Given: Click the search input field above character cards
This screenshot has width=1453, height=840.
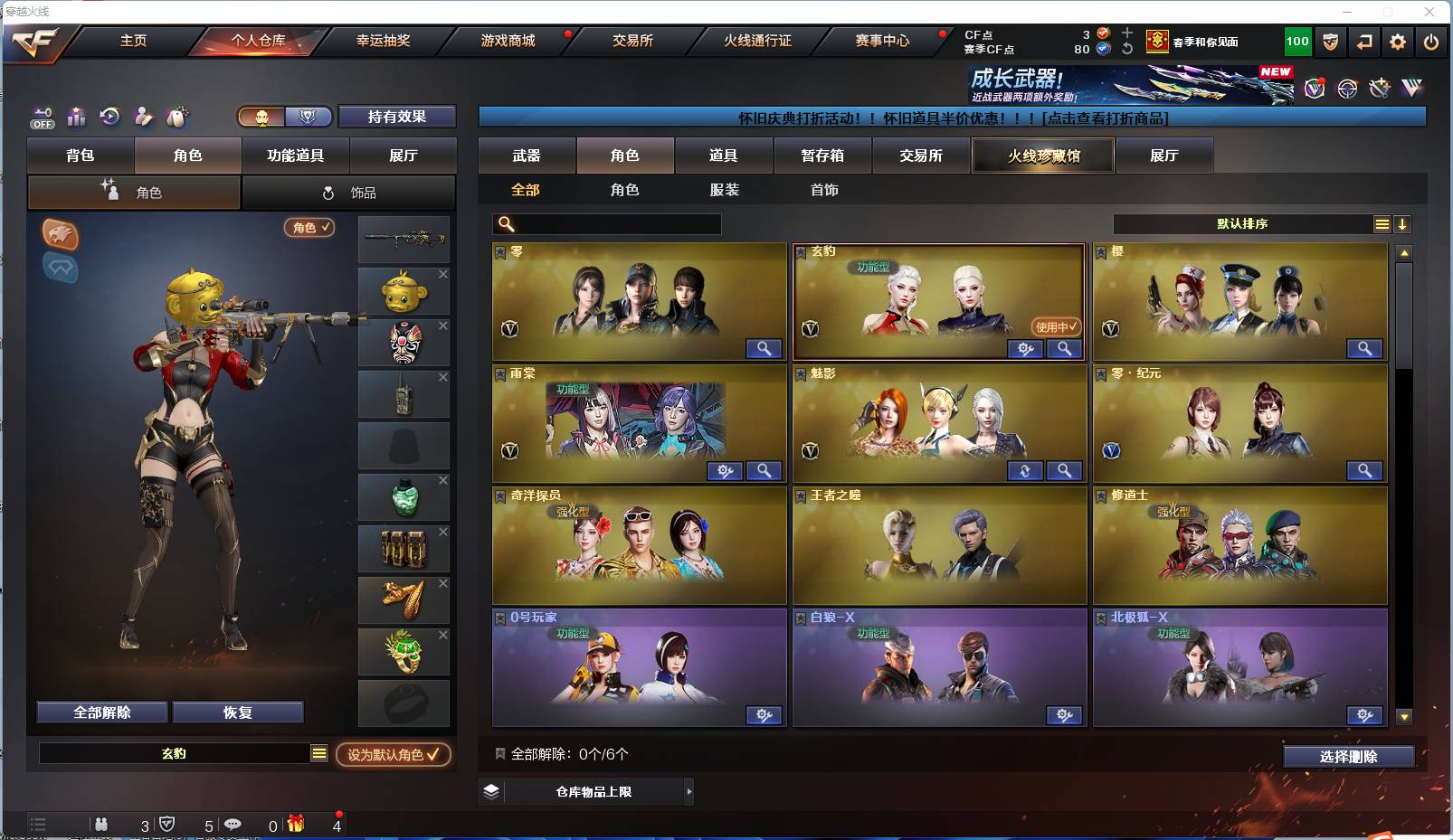Looking at the screenshot, I should click(x=606, y=223).
